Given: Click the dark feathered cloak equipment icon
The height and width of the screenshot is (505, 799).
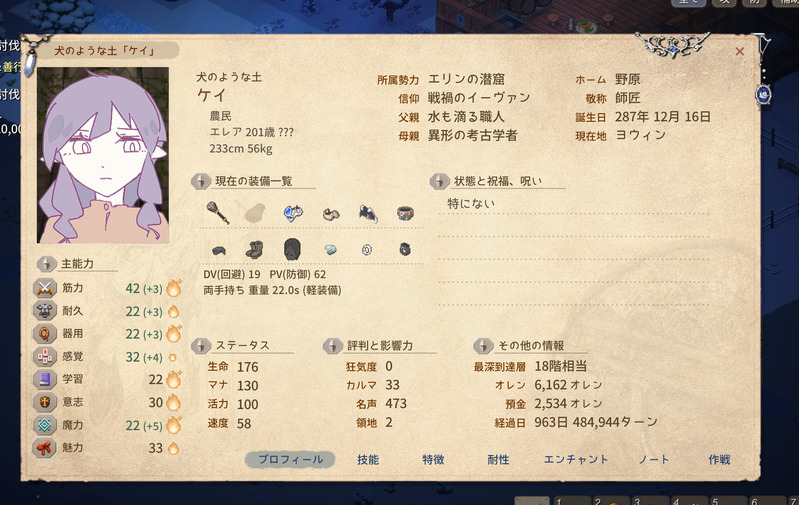Looking at the screenshot, I should [x=368, y=212].
